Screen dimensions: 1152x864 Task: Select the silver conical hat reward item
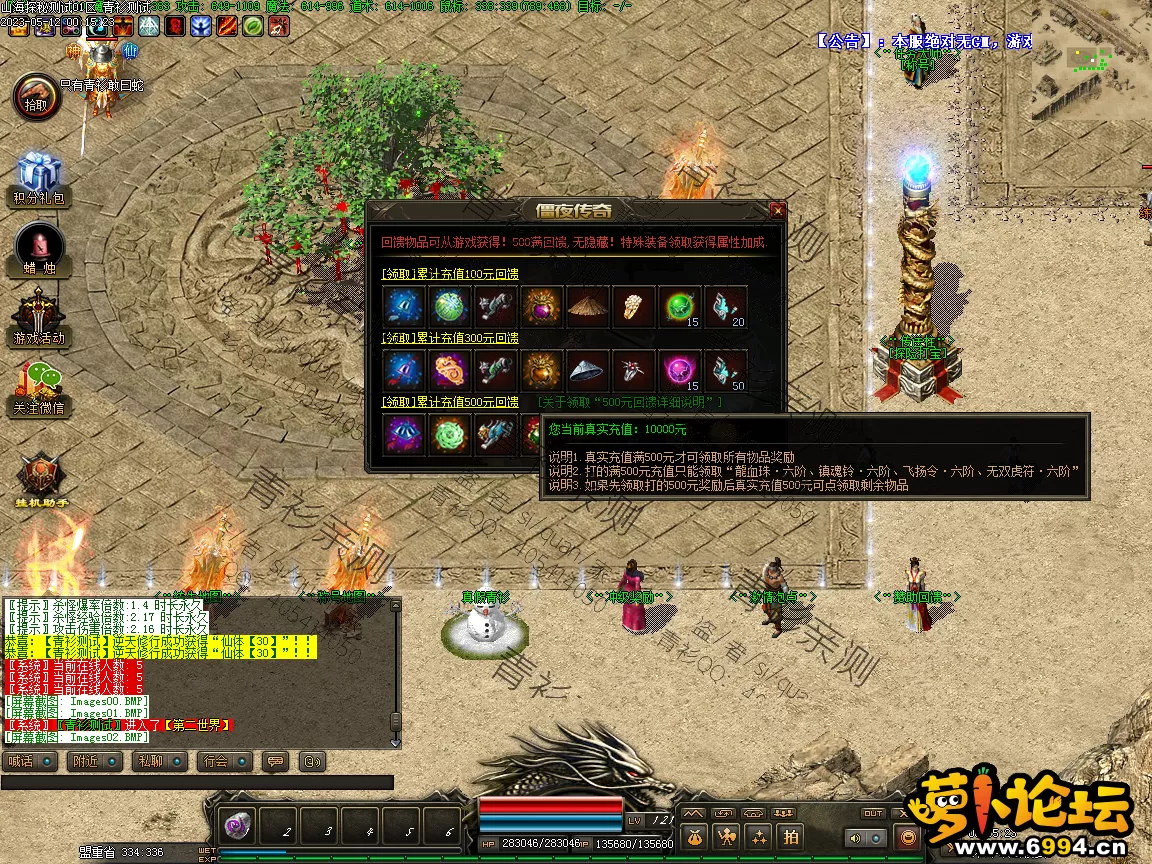pos(588,371)
